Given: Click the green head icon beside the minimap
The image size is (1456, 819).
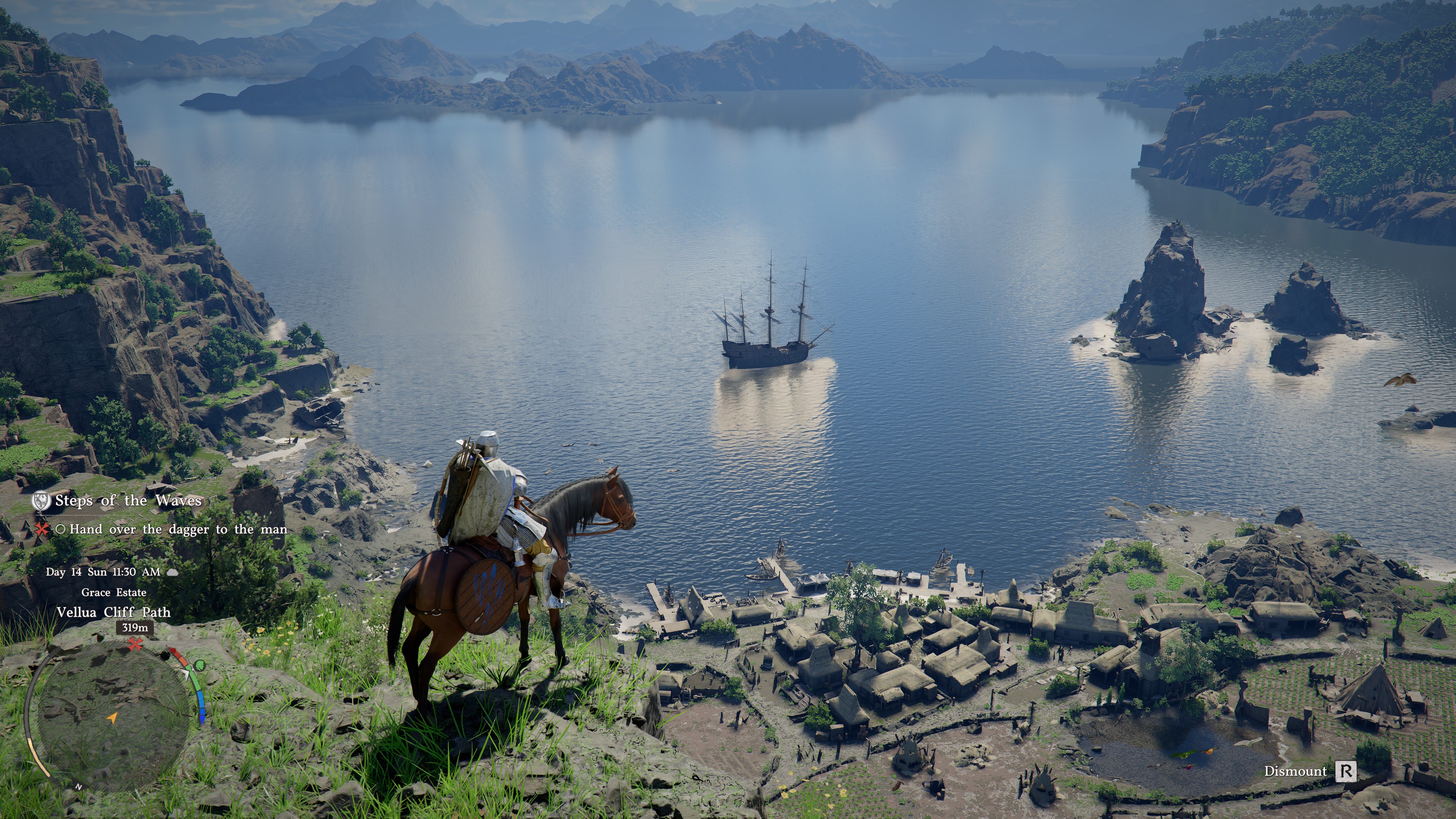Looking at the screenshot, I should [199, 665].
